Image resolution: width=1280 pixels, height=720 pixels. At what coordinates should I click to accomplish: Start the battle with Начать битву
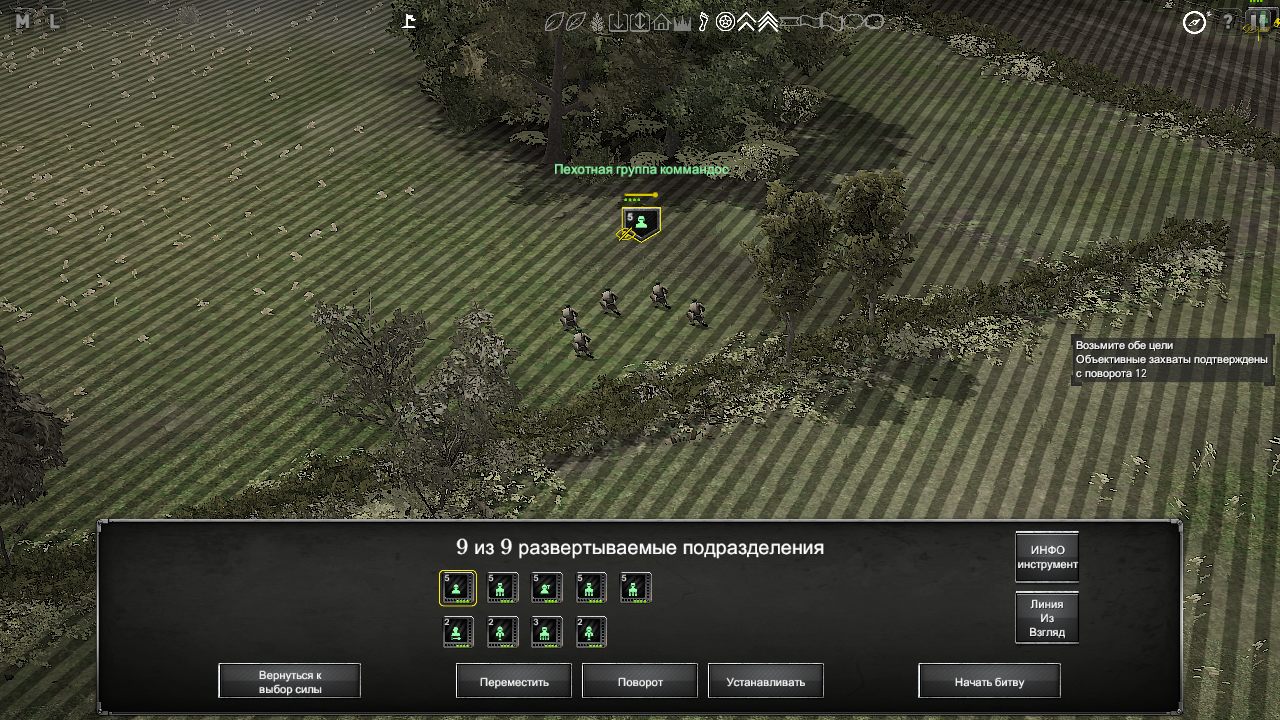(x=989, y=682)
